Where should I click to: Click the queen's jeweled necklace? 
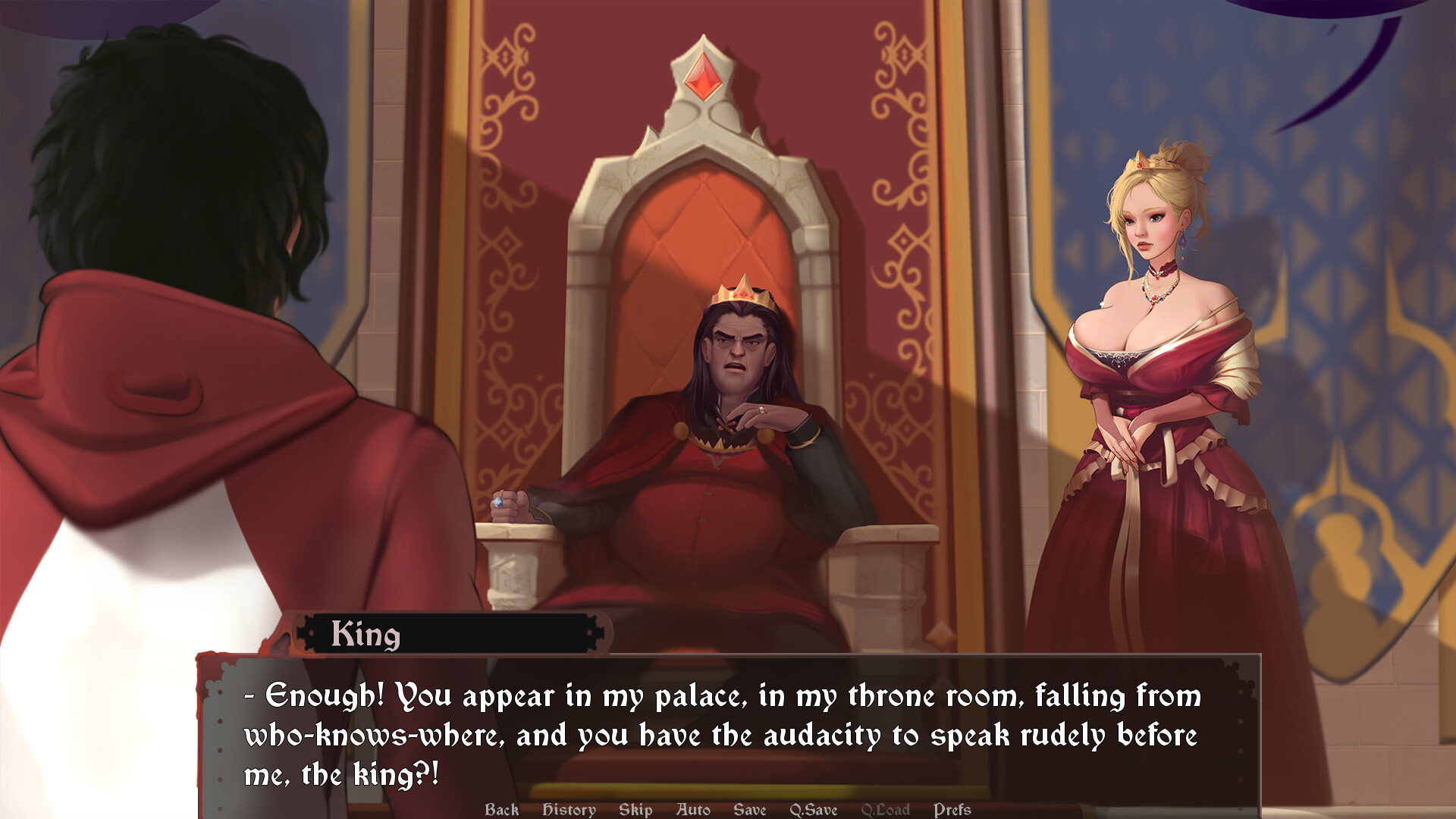pos(1155,296)
